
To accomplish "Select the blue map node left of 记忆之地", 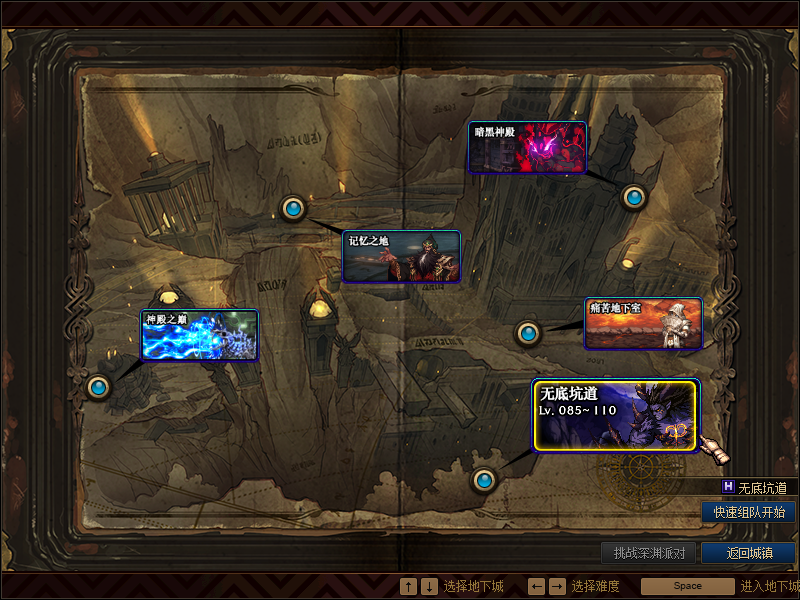I will [x=293, y=208].
